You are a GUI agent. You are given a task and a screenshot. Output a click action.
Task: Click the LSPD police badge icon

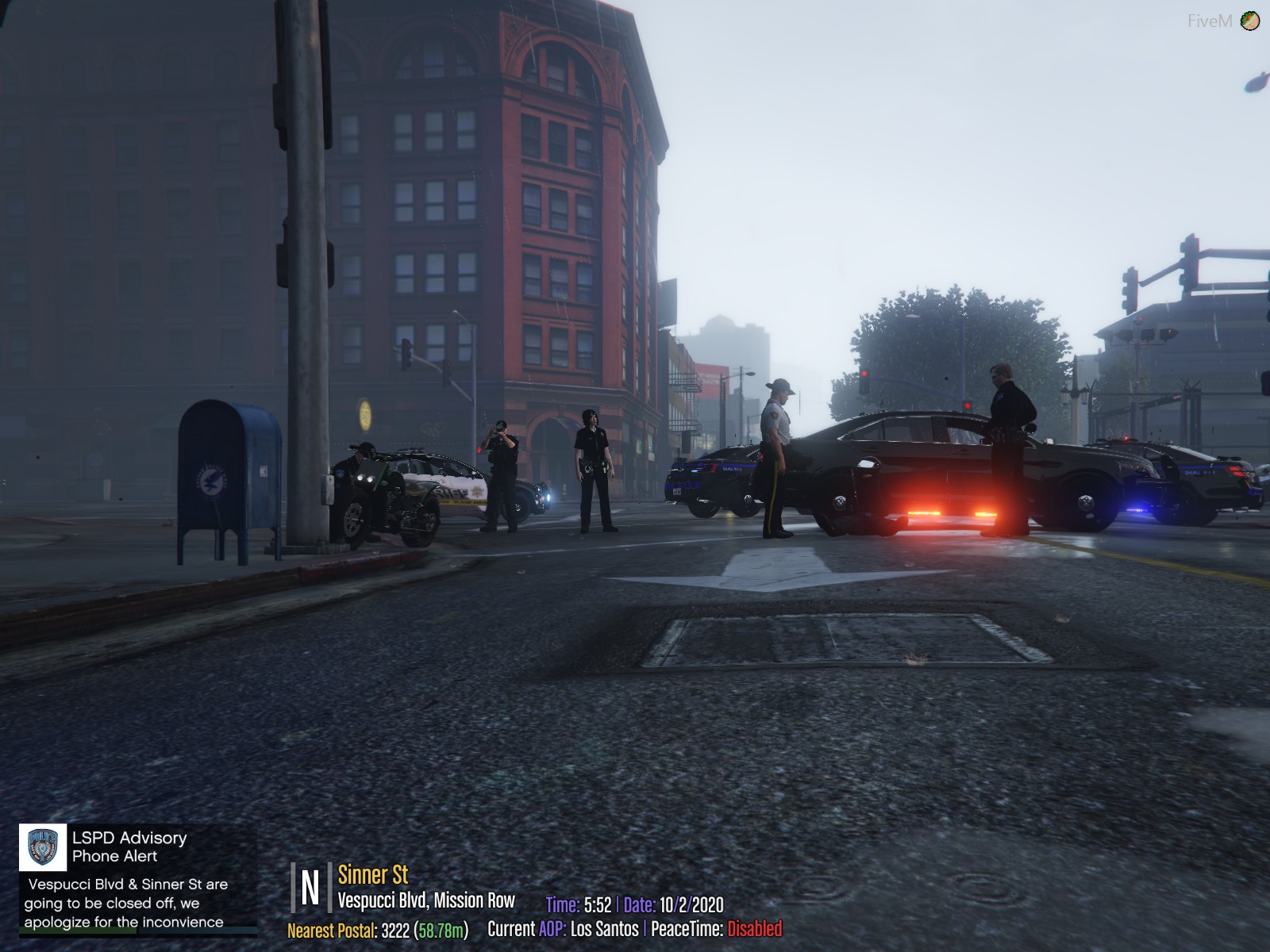tap(43, 846)
